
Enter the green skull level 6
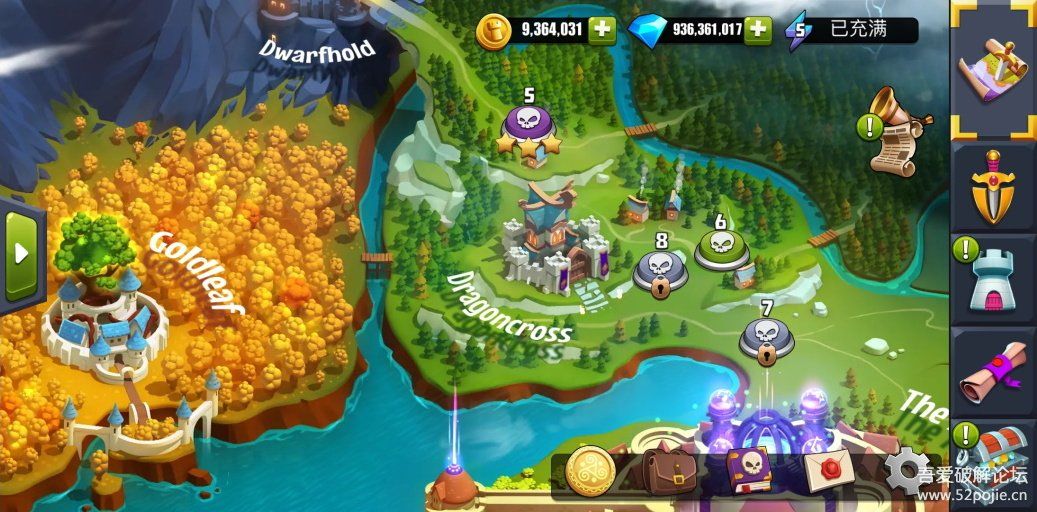(719, 247)
